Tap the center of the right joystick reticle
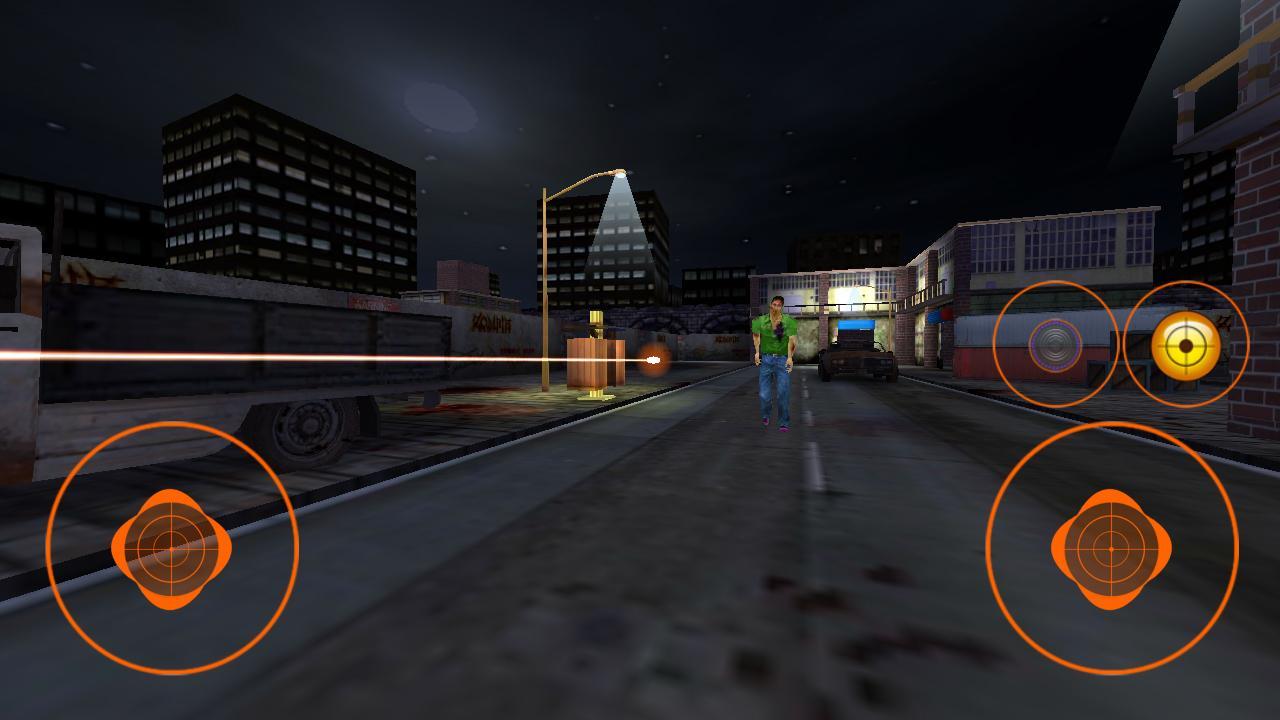This screenshot has height=720, width=1280. 1110,548
